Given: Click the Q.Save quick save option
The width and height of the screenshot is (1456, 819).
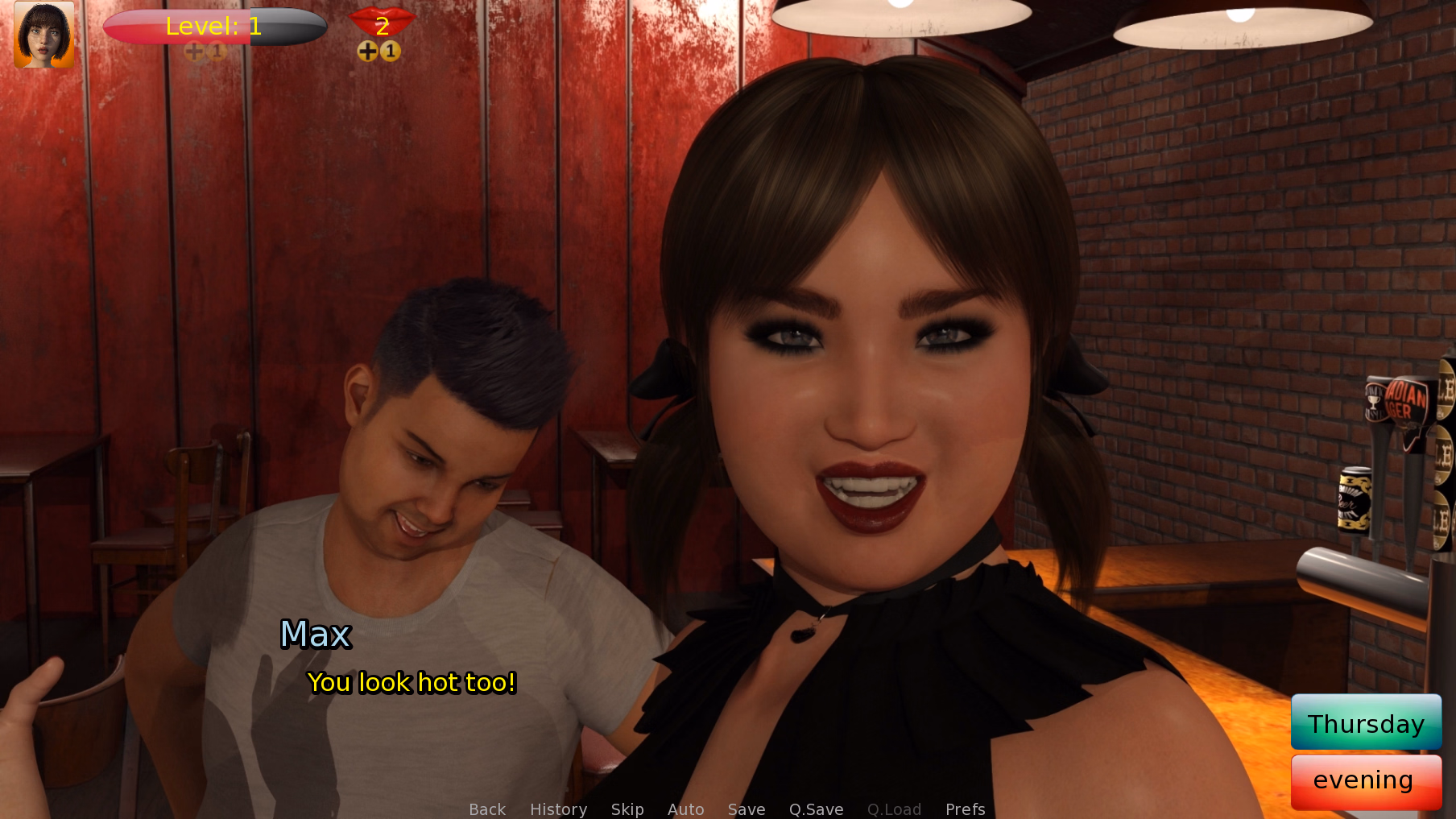Looking at the screenshot, I should 816,809.
